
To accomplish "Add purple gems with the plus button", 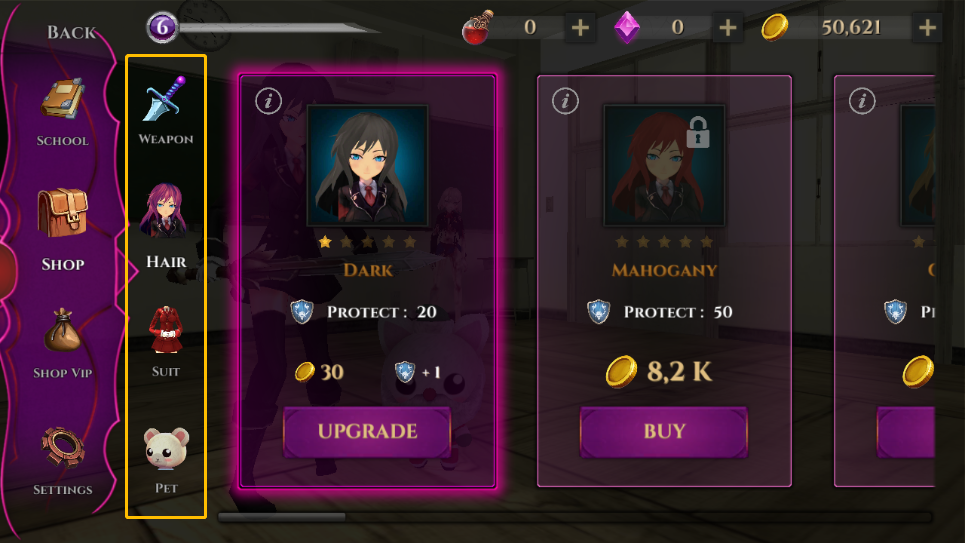I will [x=727, y=28].
